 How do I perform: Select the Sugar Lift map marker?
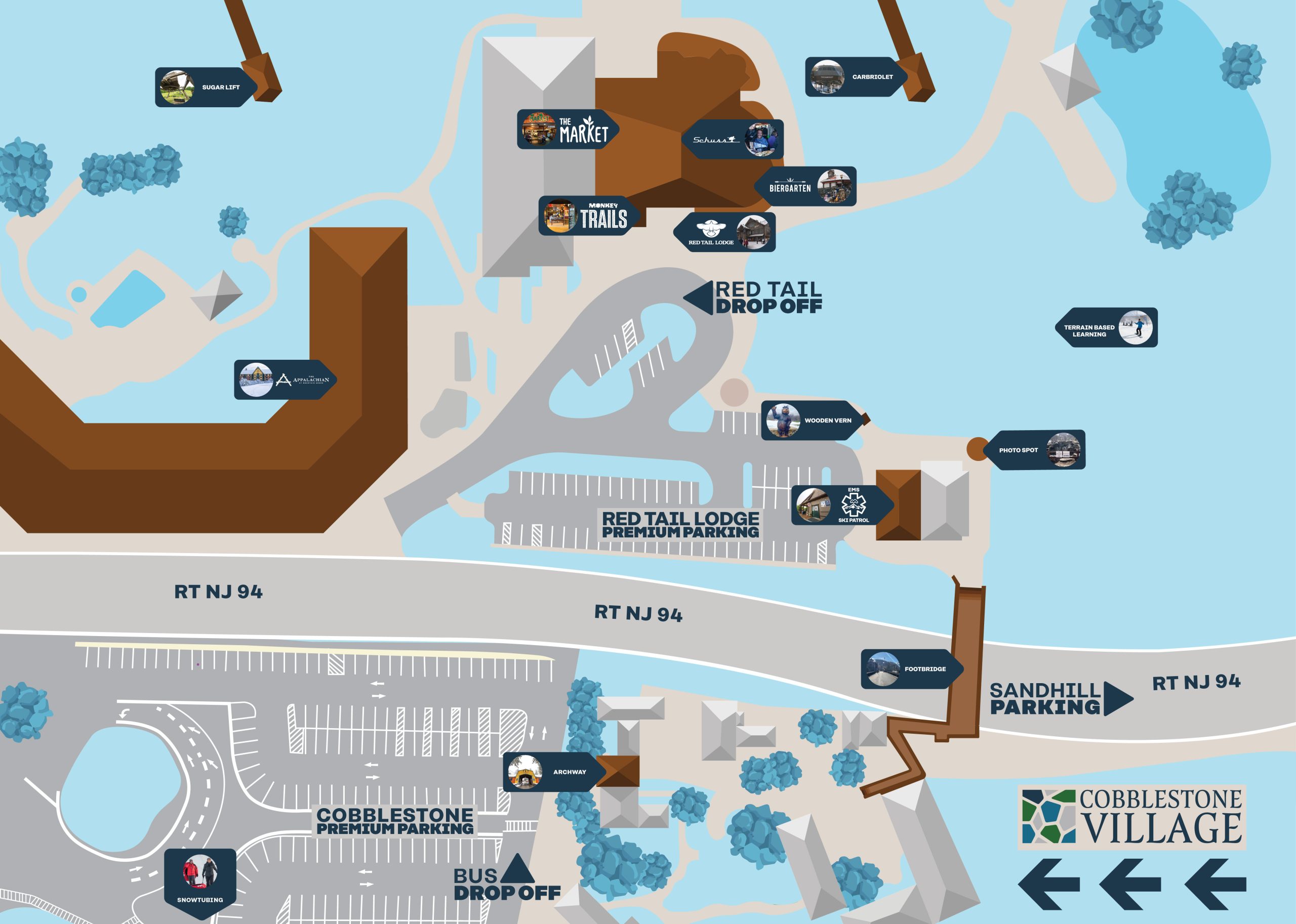pos(205,87)
